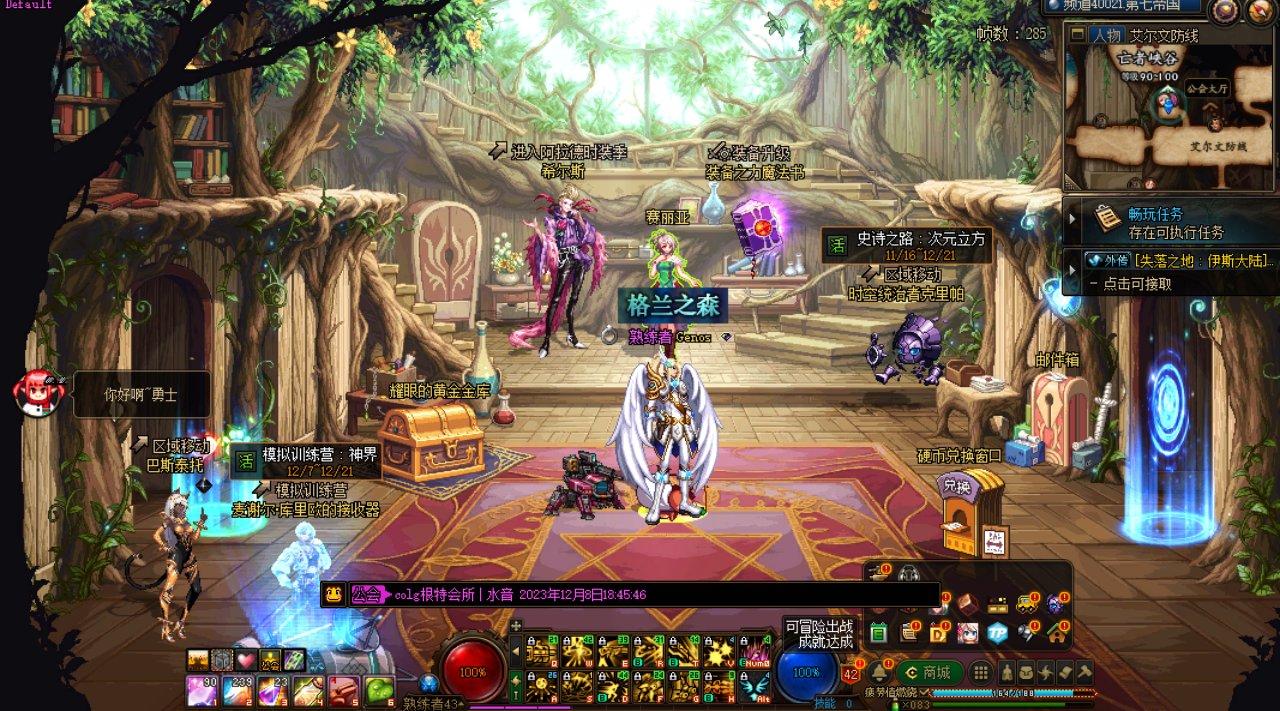Click the pink-haired girl portrait icon

click(967, 633)
